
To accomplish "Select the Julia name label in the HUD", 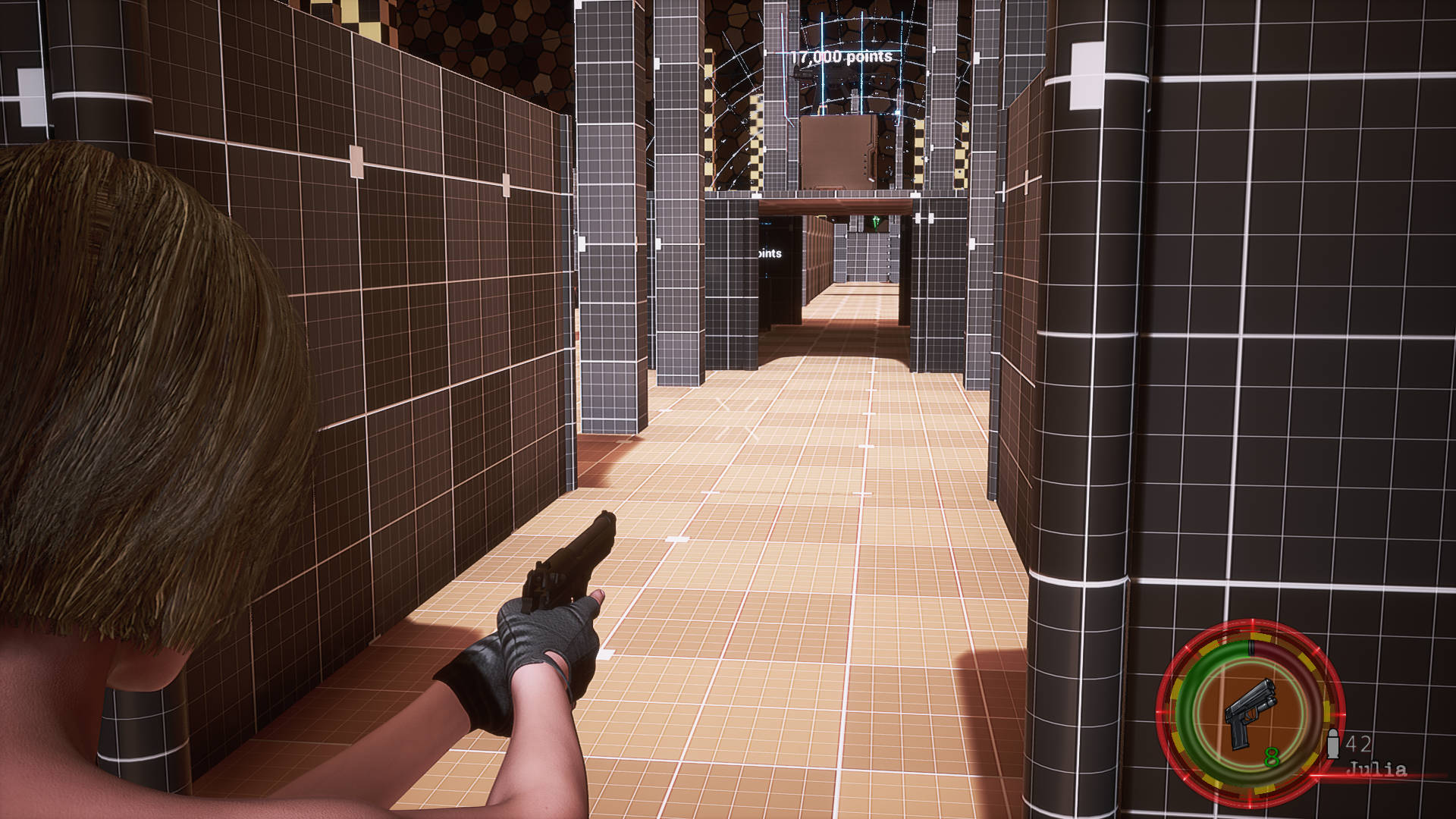I will pyautogui.click(x=1377, y=767).
